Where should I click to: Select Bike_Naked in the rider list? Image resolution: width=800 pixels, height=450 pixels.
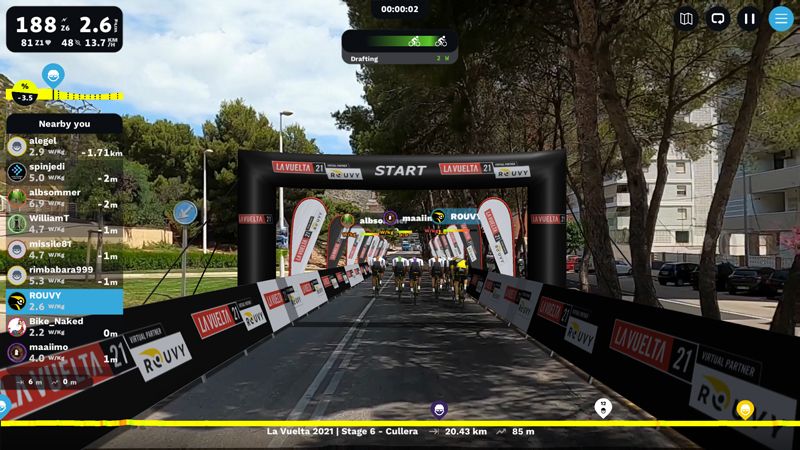pyautogui.click(x=64, y=327)
